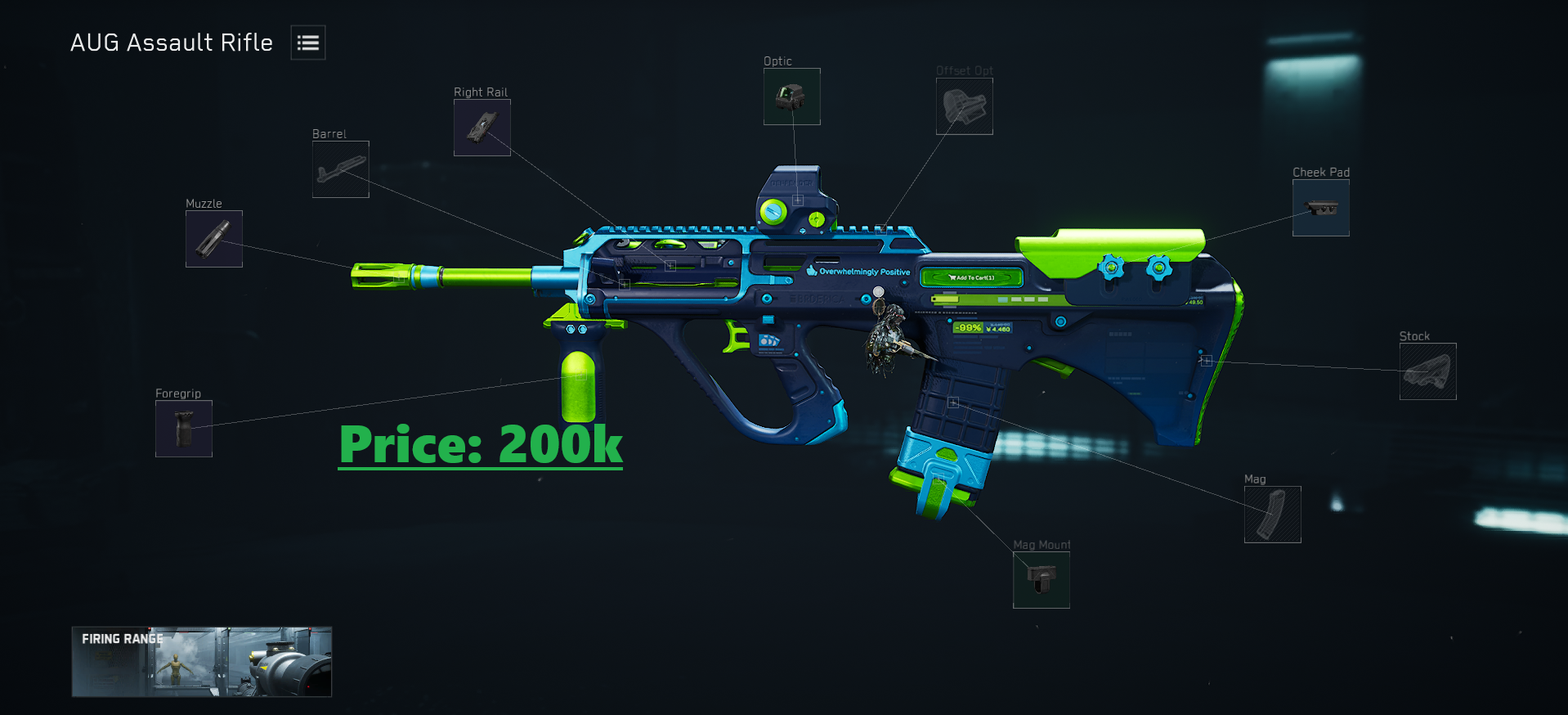Select the Optic attachment slot
This screenshot has height=715, width=1568.
[791, 97]
